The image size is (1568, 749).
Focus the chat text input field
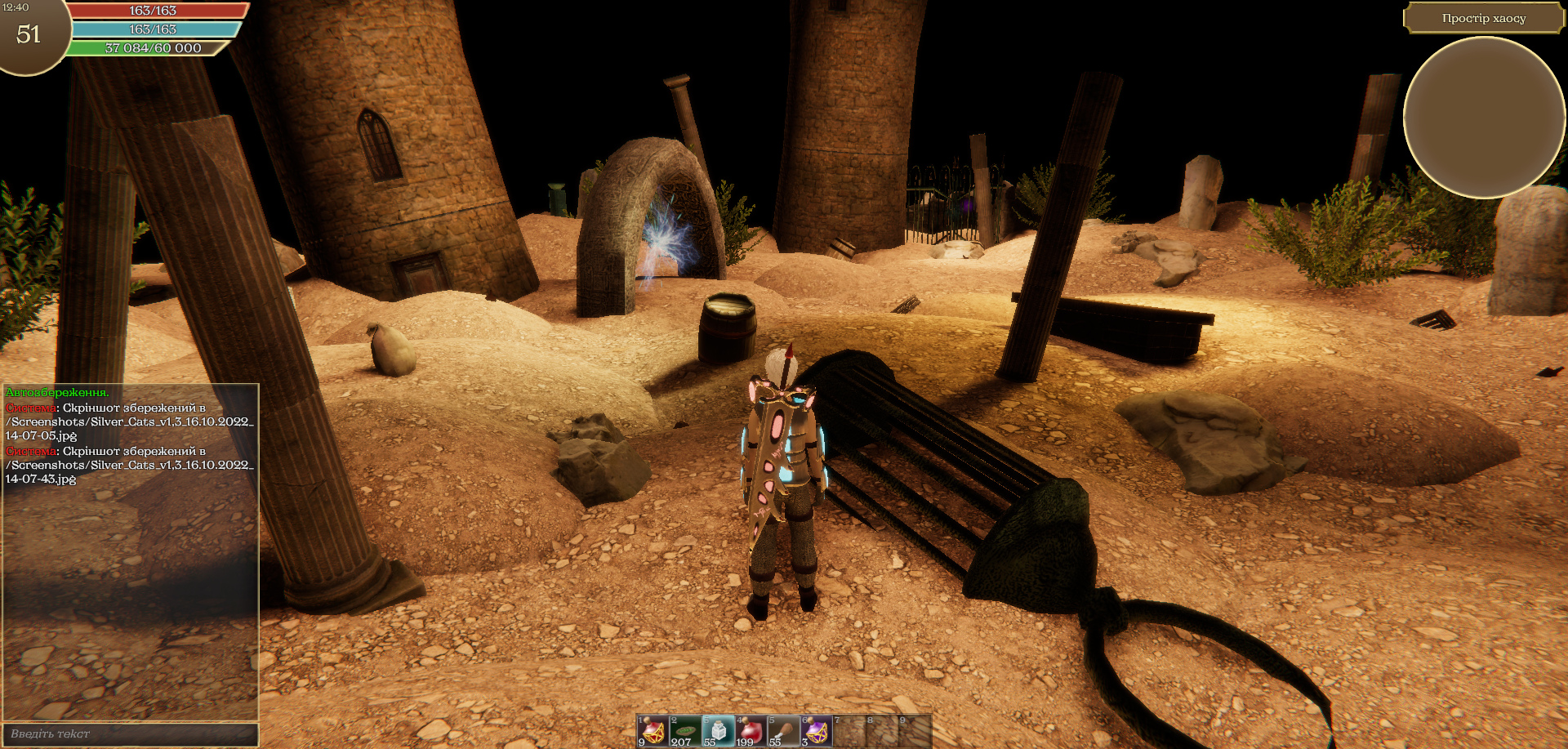131,733
